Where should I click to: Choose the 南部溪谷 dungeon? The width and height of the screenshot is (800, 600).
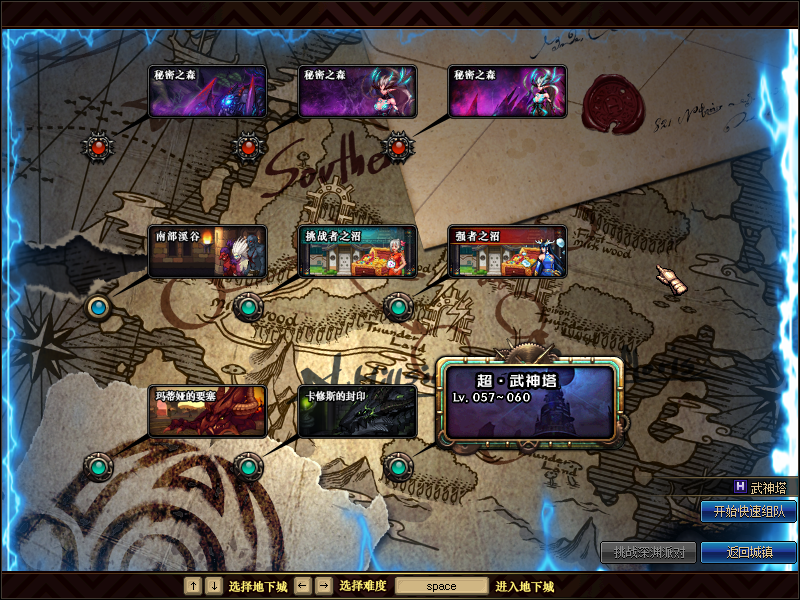(208, 252)
